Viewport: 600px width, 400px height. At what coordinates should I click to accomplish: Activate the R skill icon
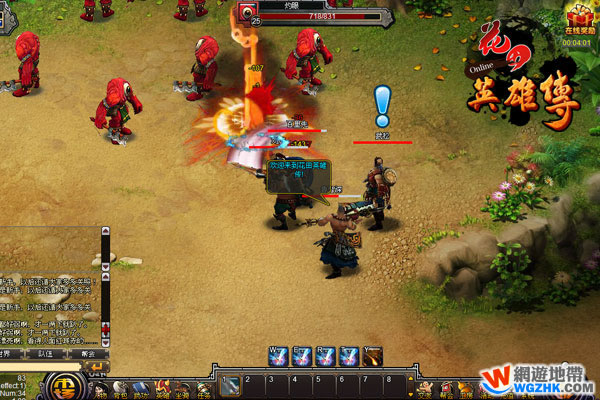coord(325,355)
